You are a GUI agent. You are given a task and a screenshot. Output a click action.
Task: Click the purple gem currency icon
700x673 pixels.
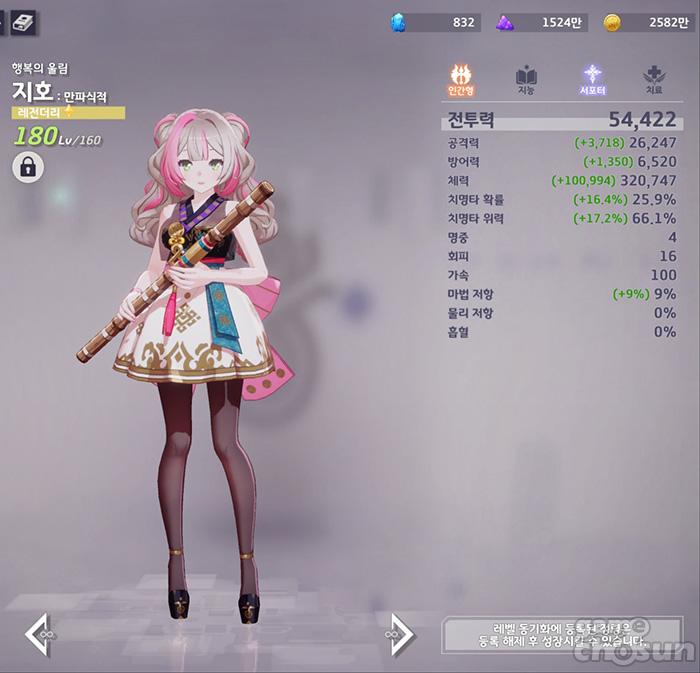tap(506, 22)
